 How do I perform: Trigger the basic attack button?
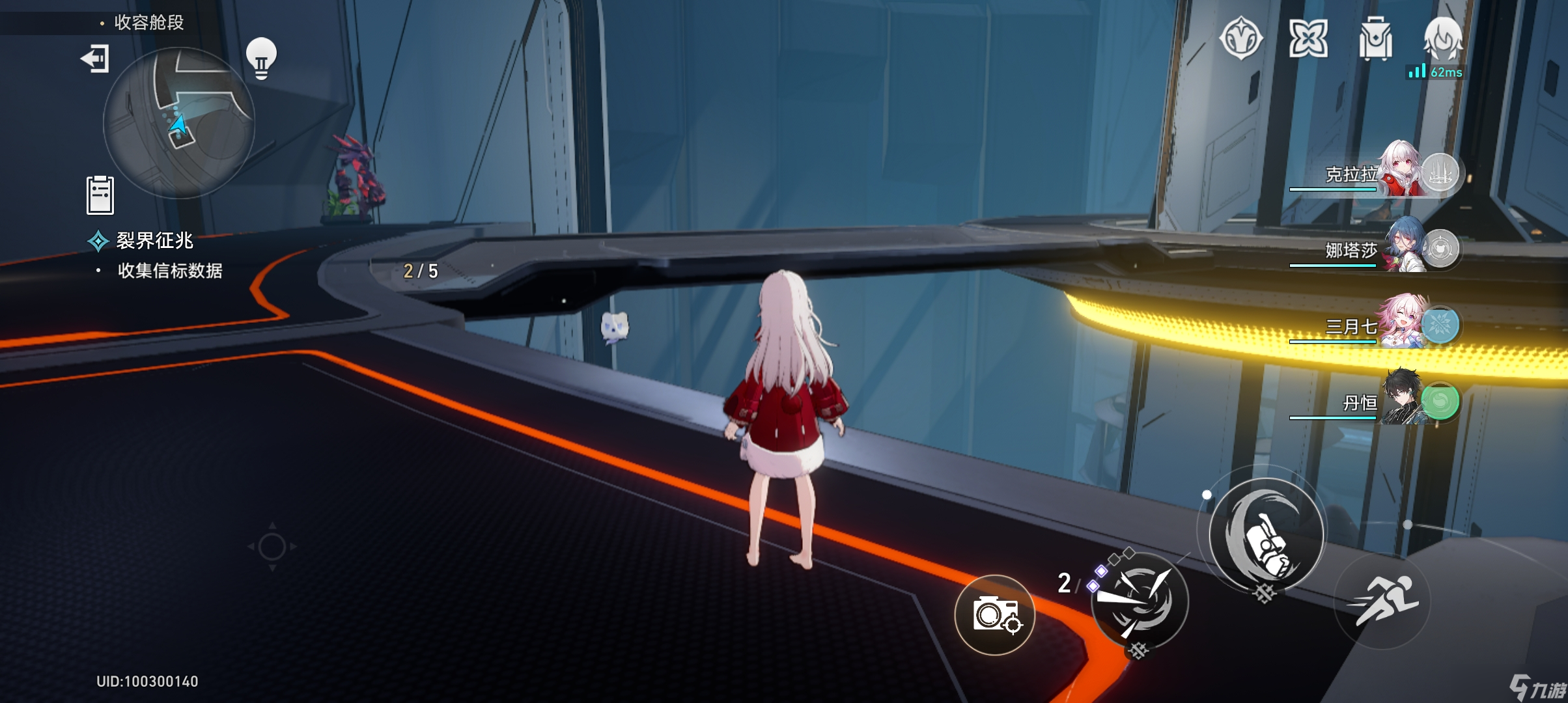[x=1266, y=535]
